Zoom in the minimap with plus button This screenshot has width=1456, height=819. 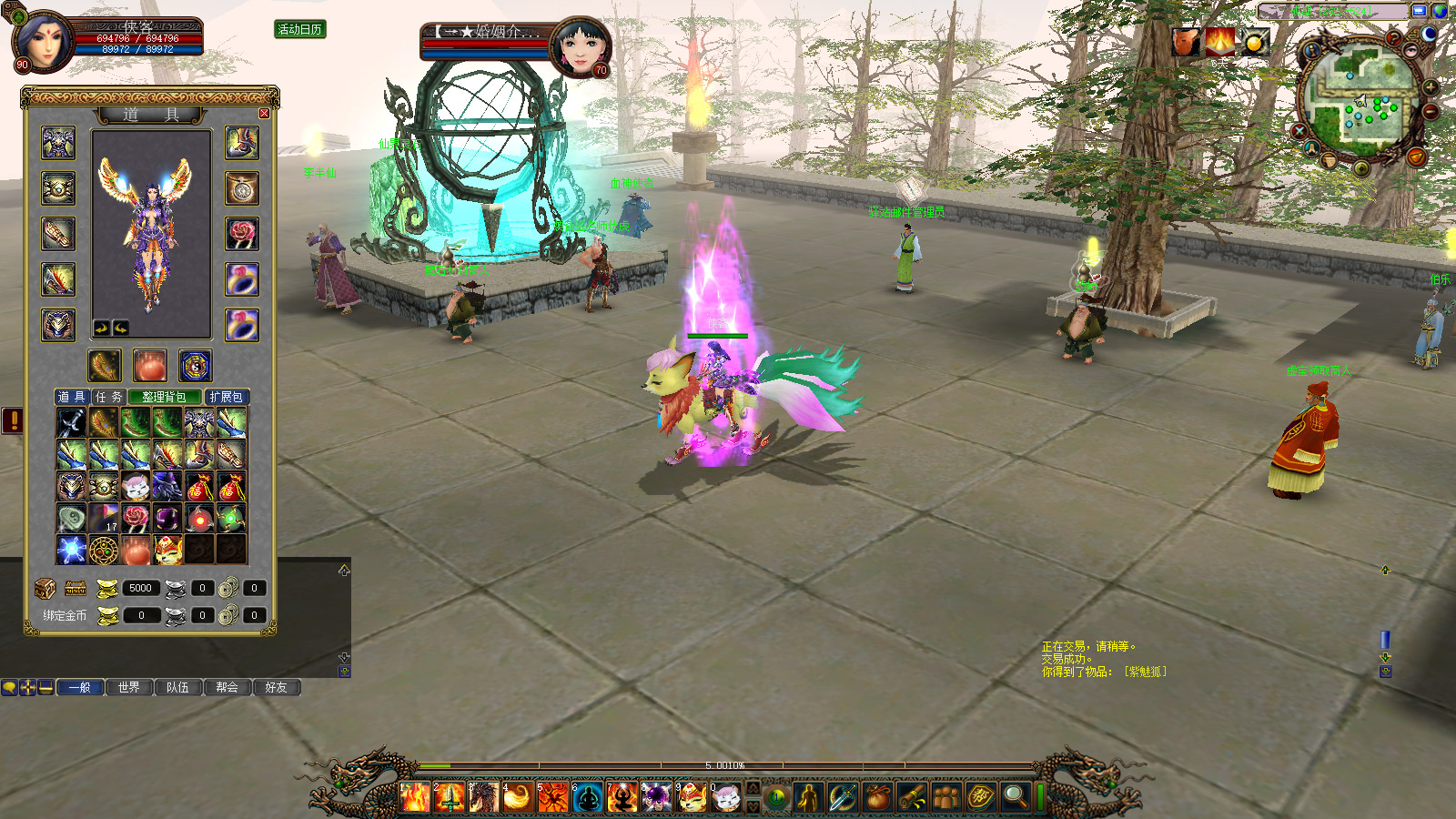click(x=1431, y=88)
